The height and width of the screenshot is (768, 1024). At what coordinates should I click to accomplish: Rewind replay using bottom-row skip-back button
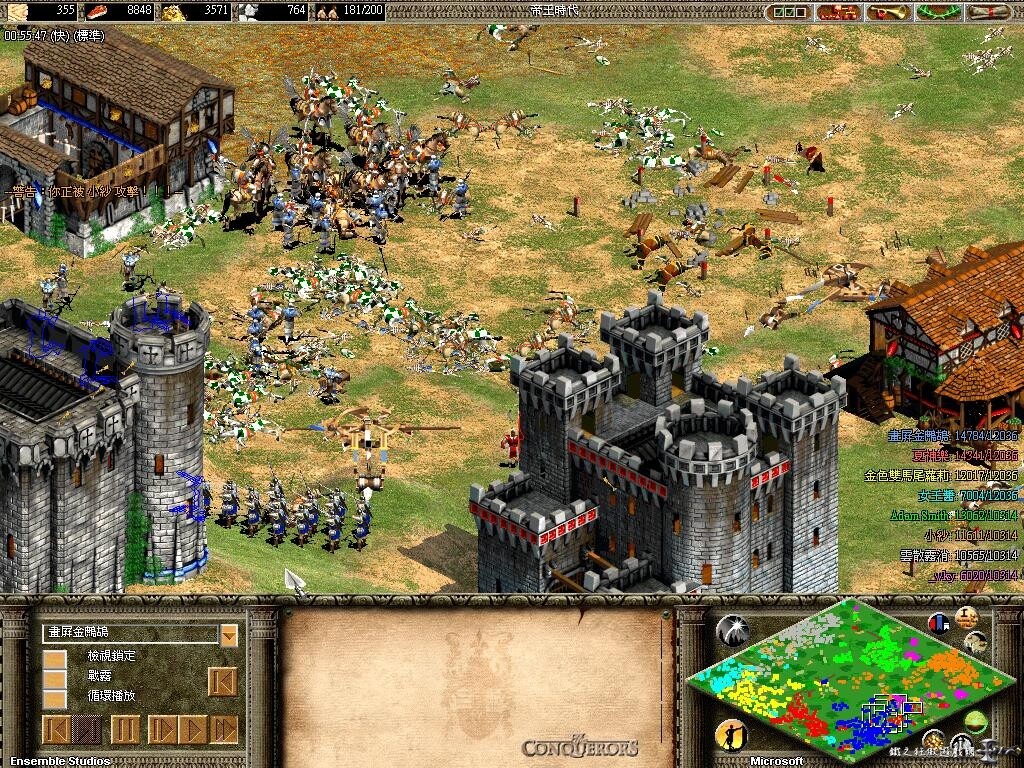coord(55,729)
